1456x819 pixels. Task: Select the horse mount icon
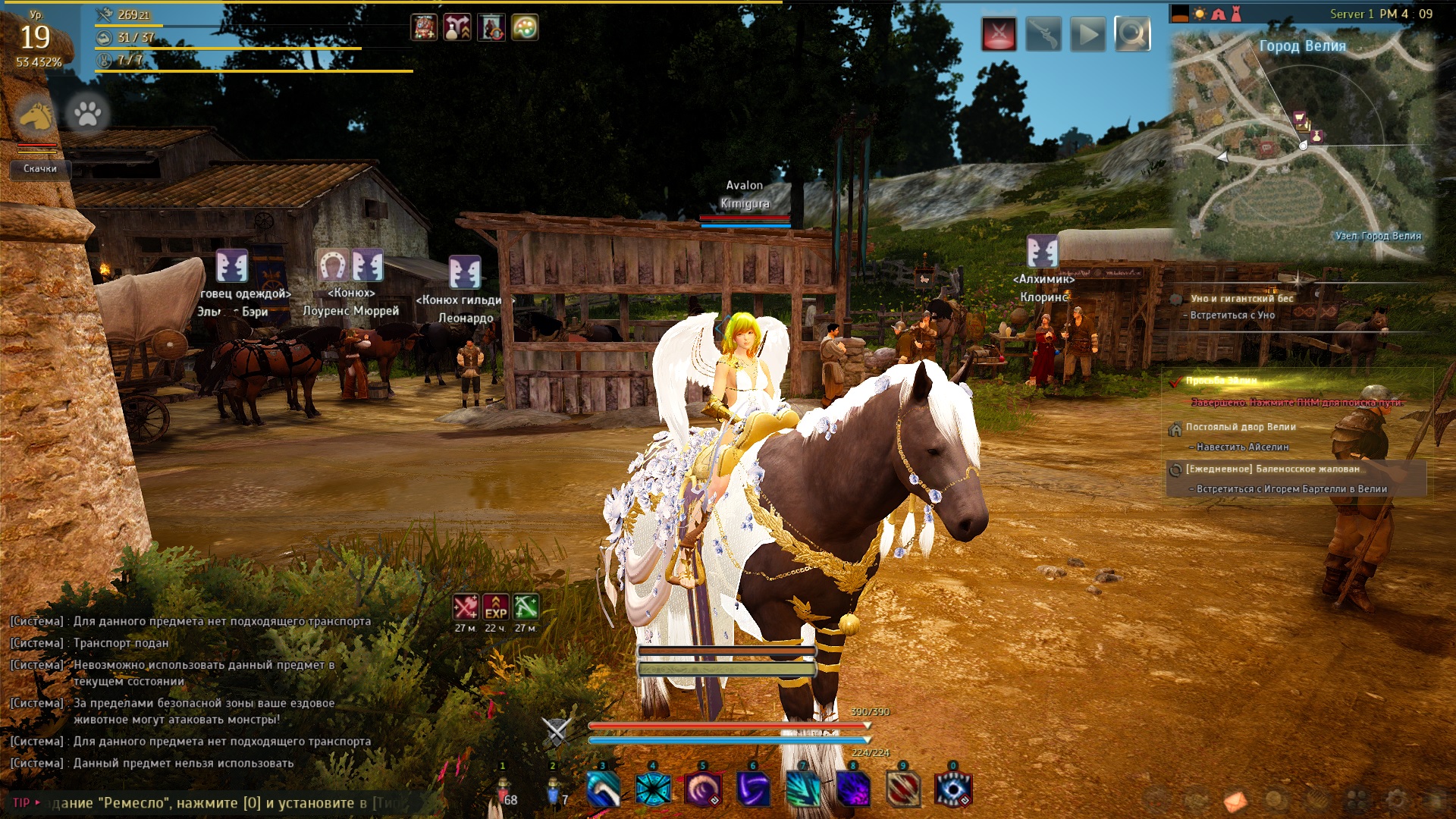[x=36, y=115]
